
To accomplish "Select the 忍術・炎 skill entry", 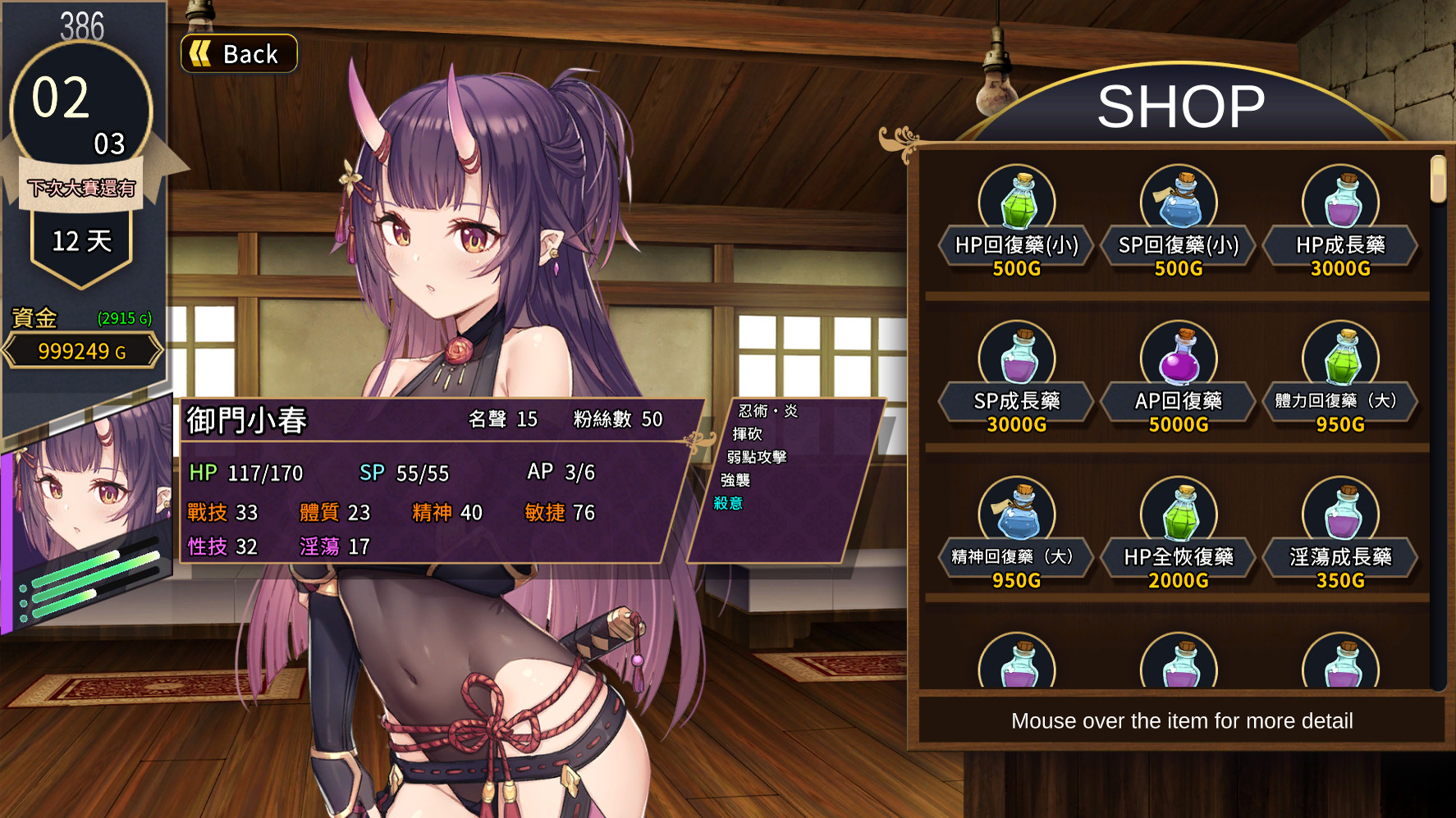I will tap(767, 411).
